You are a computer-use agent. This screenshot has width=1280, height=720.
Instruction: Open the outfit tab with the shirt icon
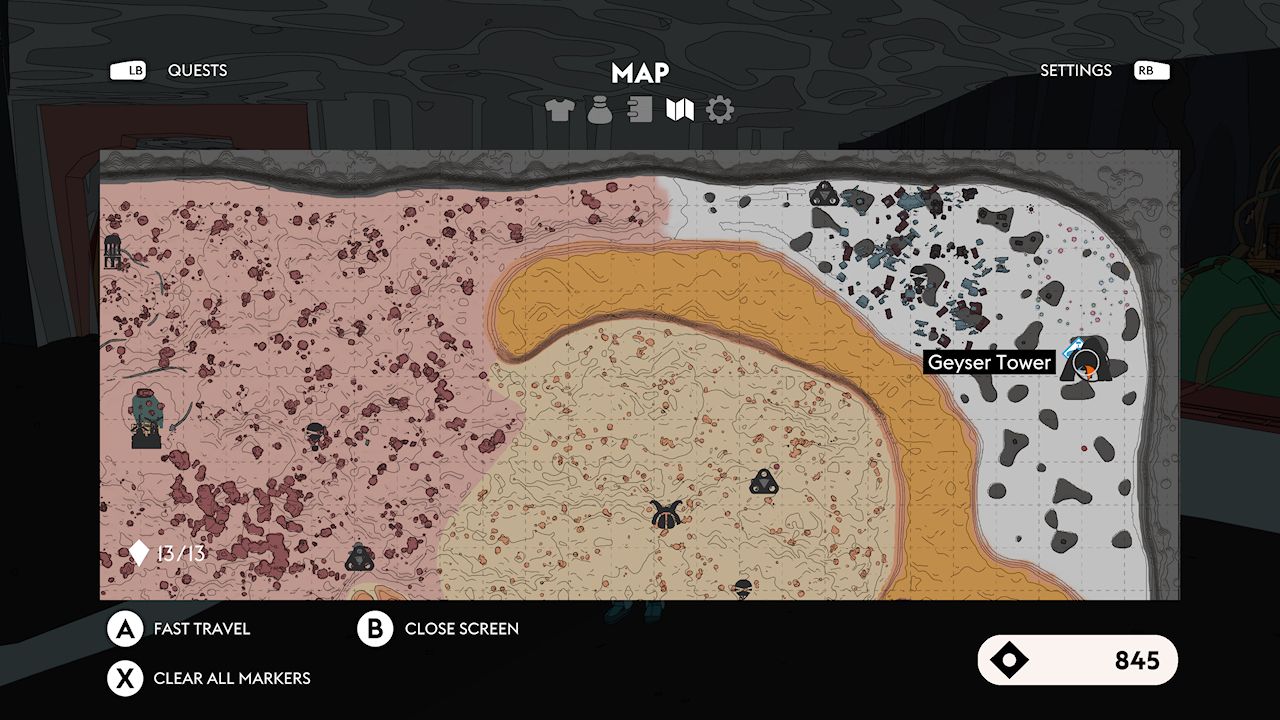557,110
